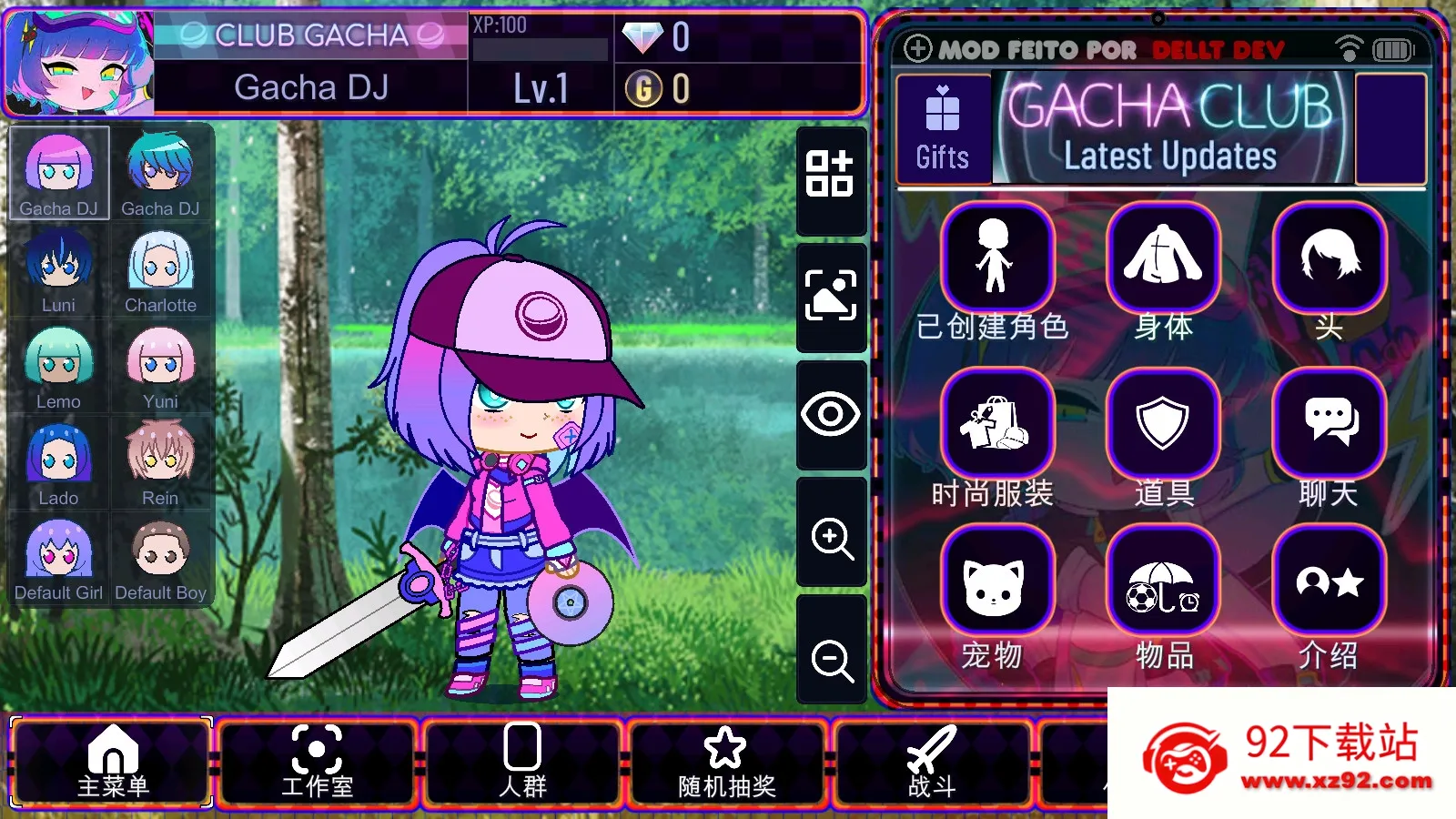
Task: Open 随机抽奖 gacha draw
Action: click(726, 763)
